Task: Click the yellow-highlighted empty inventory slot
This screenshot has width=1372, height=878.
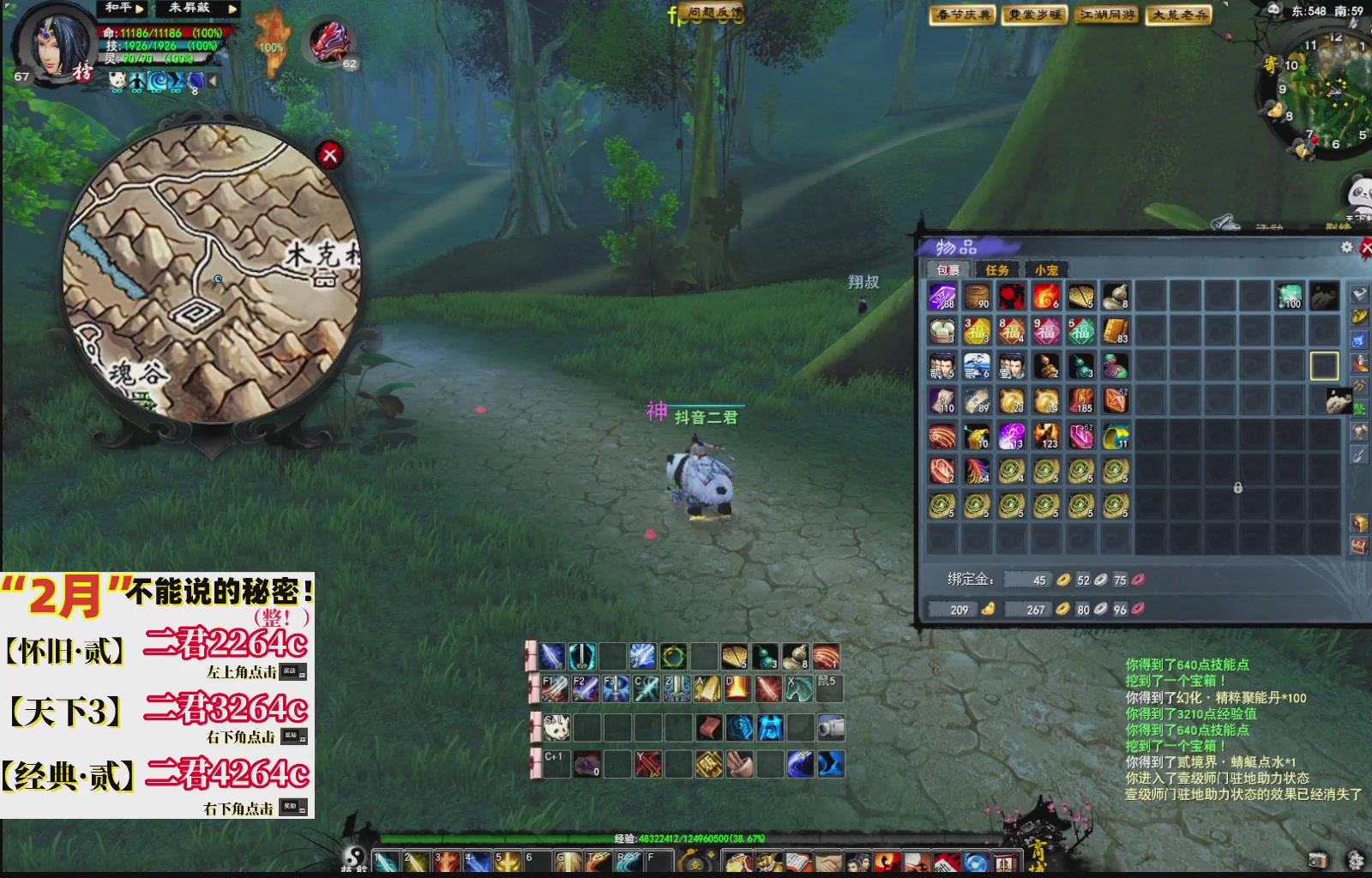Action: [x=1324, y=365]
